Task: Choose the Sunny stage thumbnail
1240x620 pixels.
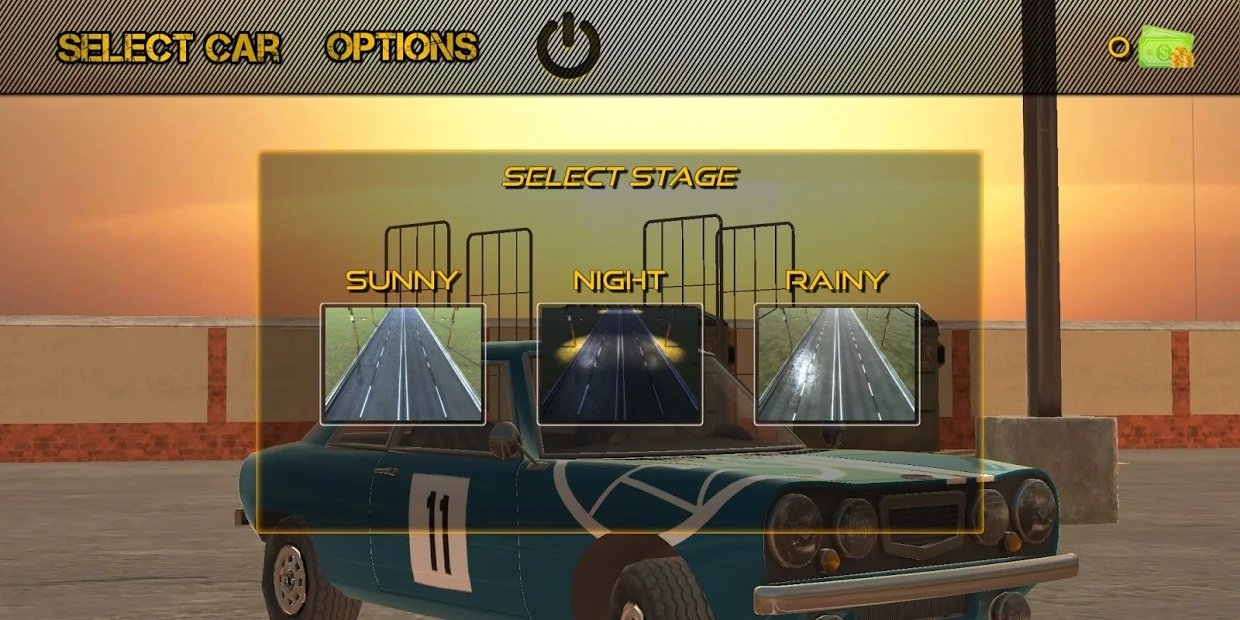Action: coord(403,364)
